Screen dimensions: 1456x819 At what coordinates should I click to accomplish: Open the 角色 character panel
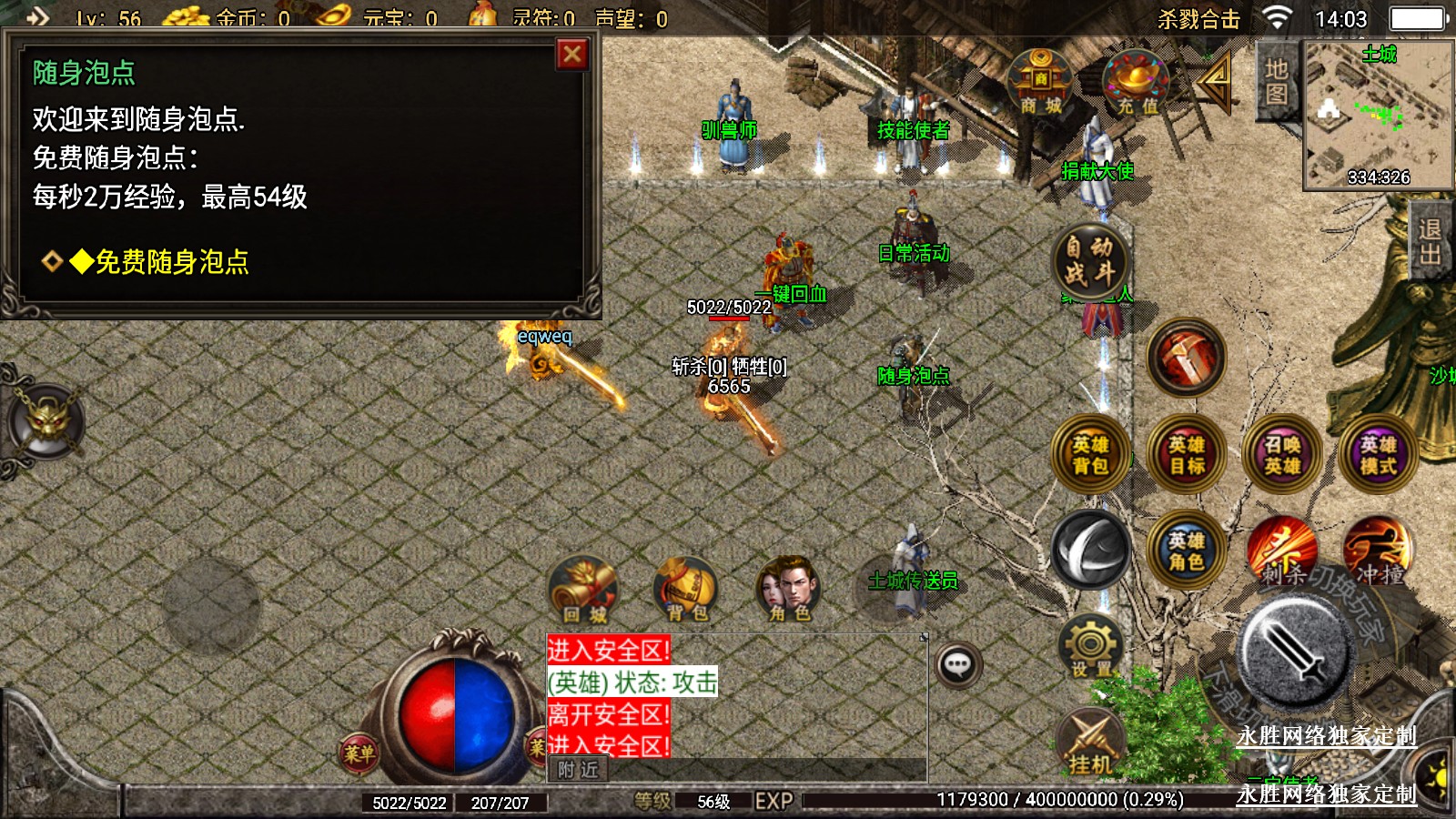point(789,590)
